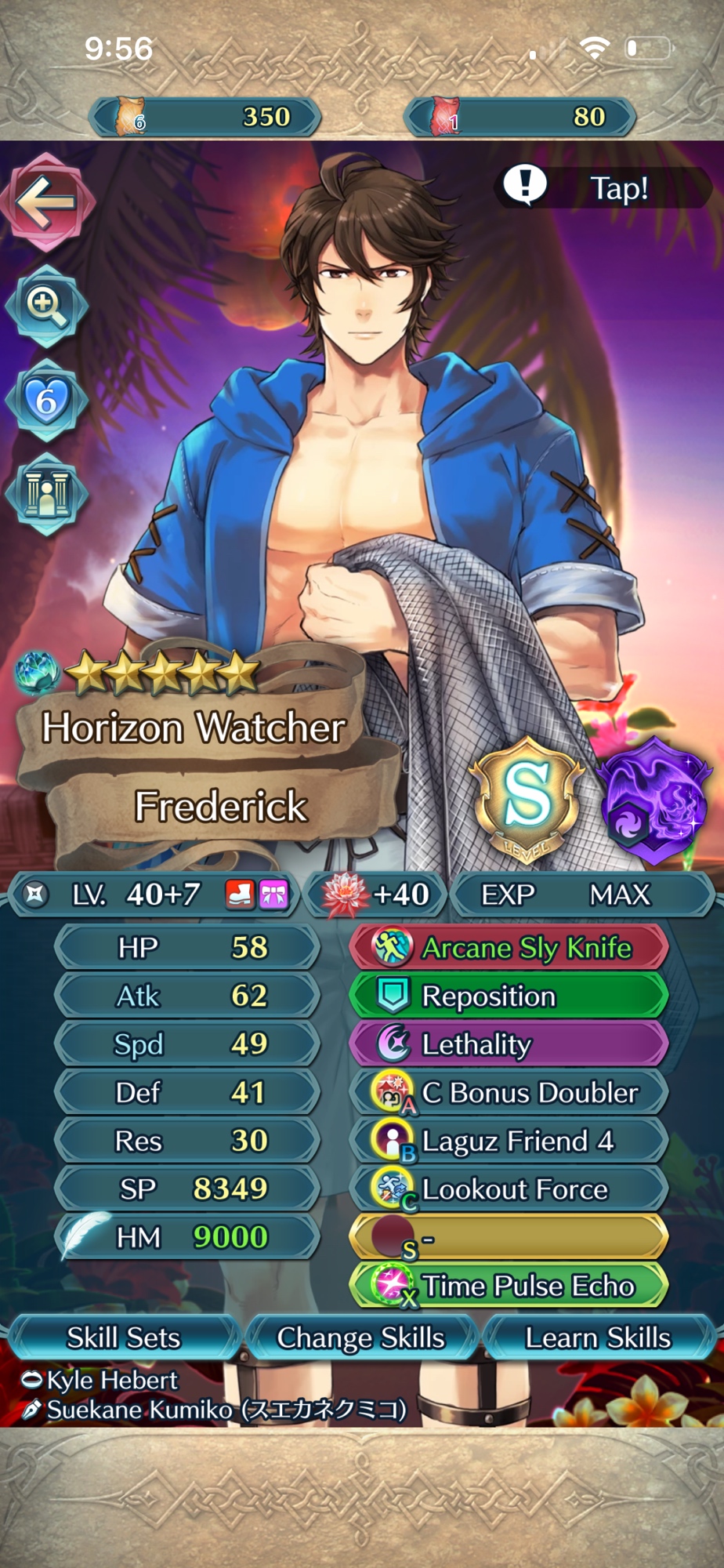Tap the blue heart number 6 icon

click(x=46, y=401)
